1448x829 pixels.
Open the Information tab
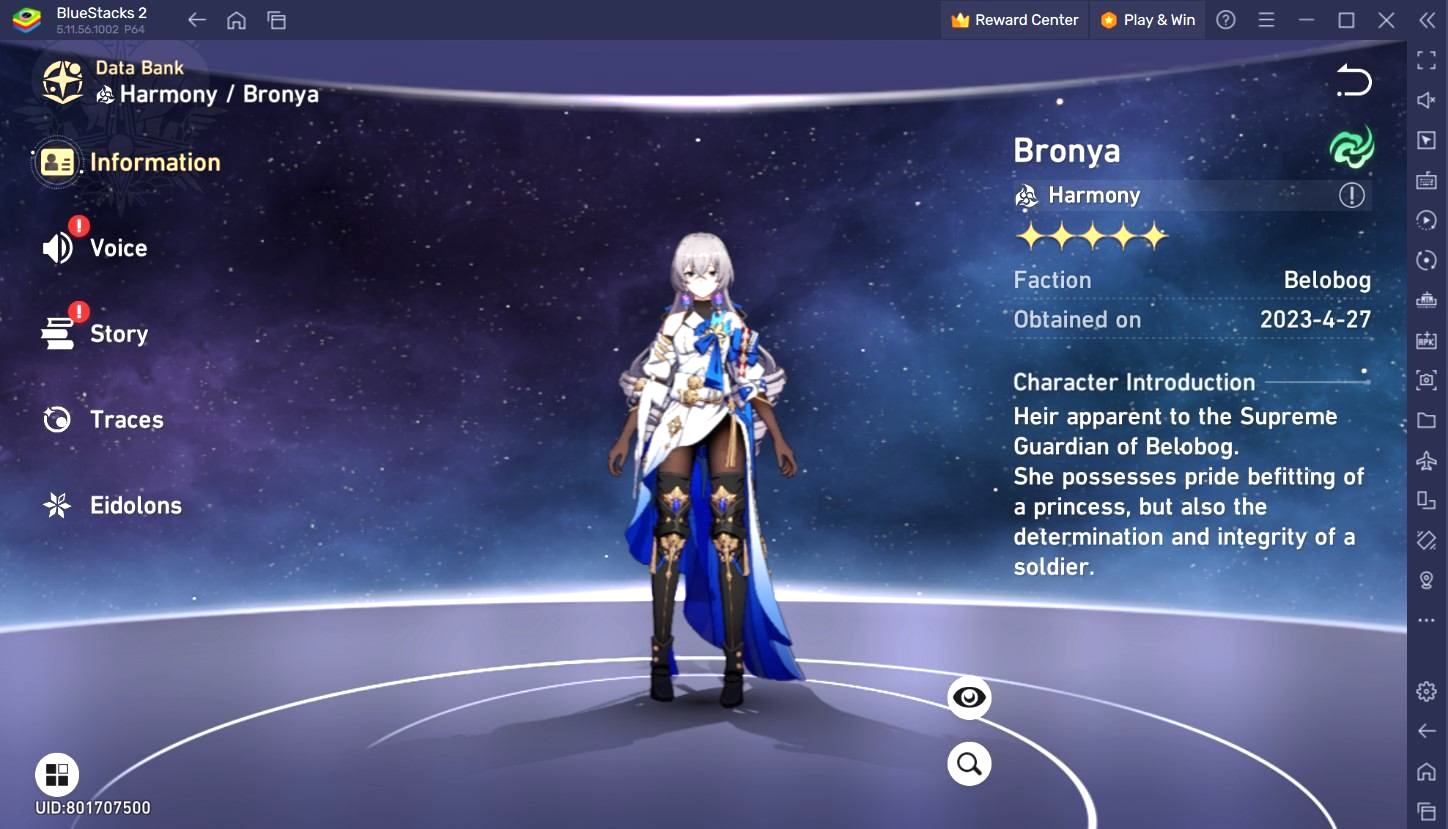coord(130,163)
